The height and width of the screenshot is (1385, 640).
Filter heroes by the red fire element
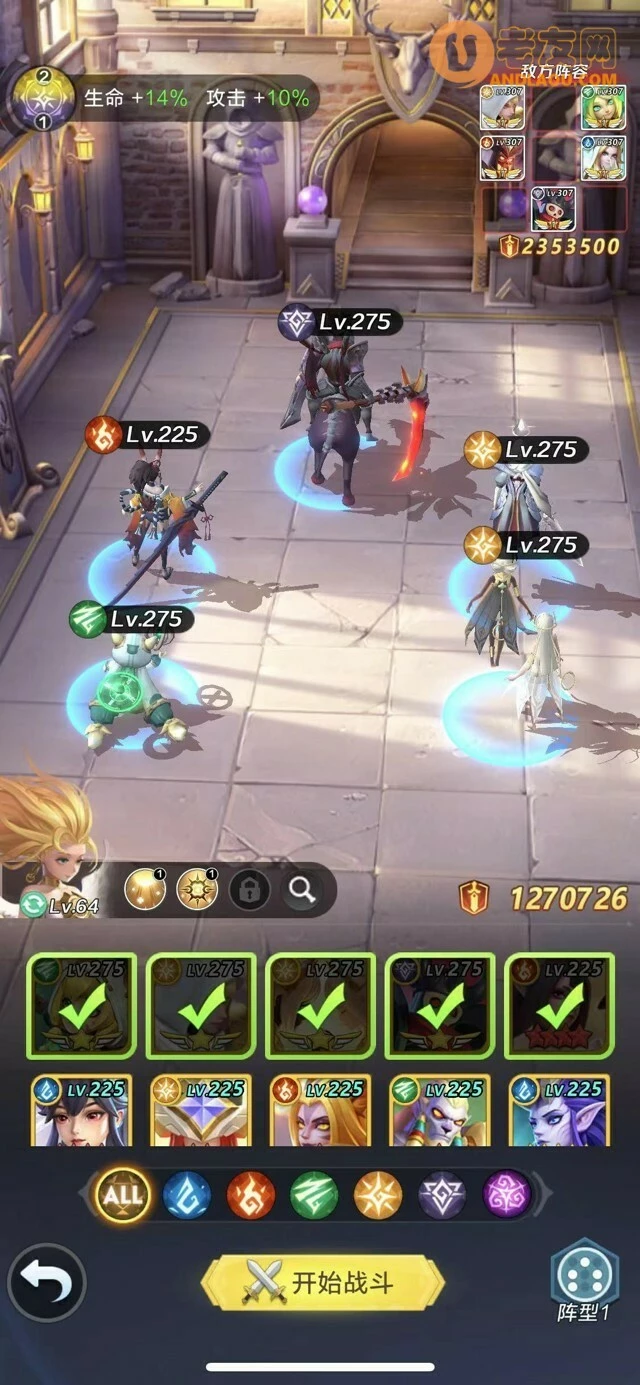pyautogui.click(x=250, y=1194)
